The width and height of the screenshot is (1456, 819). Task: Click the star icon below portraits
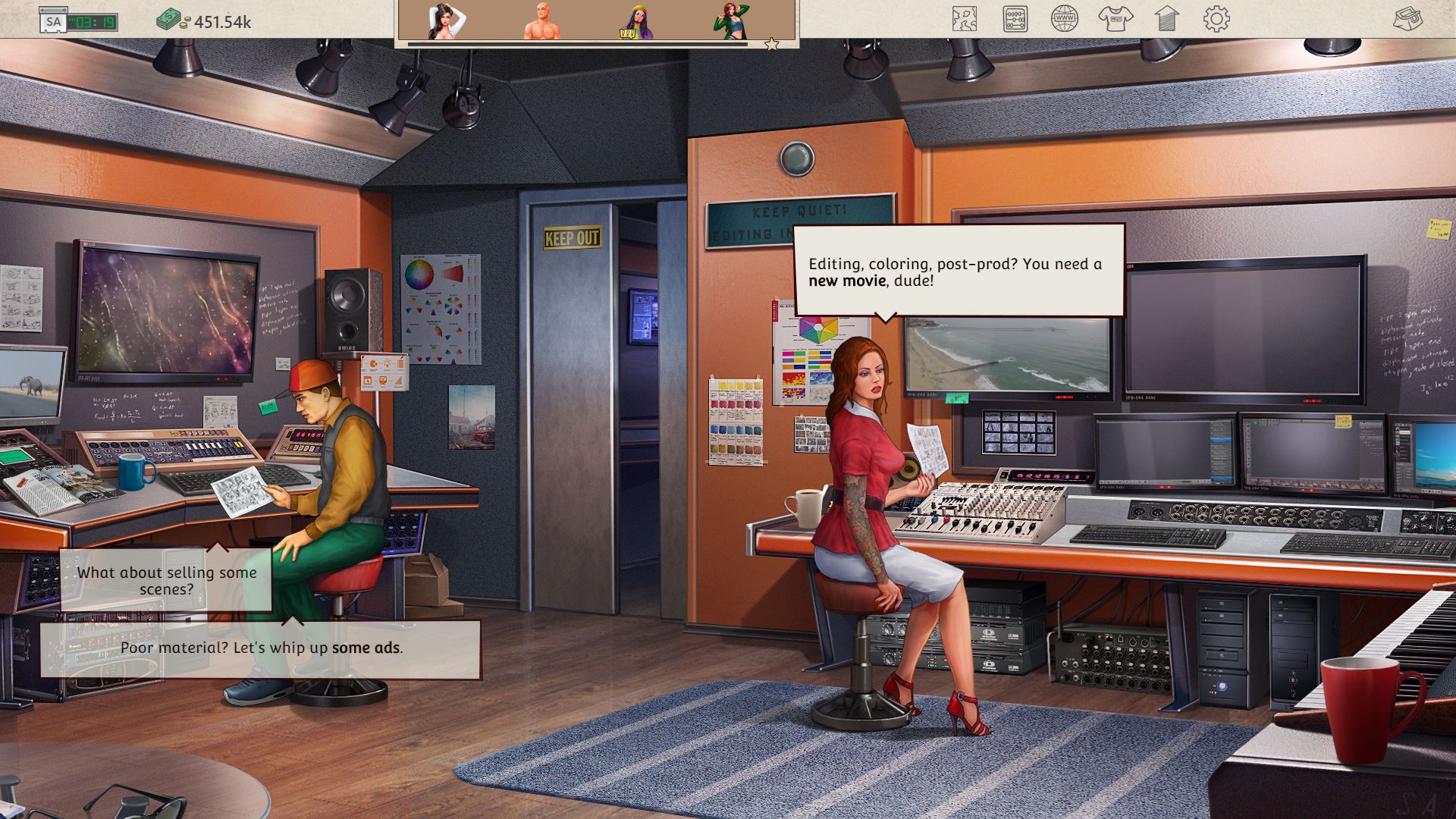(x=772, y=45)
